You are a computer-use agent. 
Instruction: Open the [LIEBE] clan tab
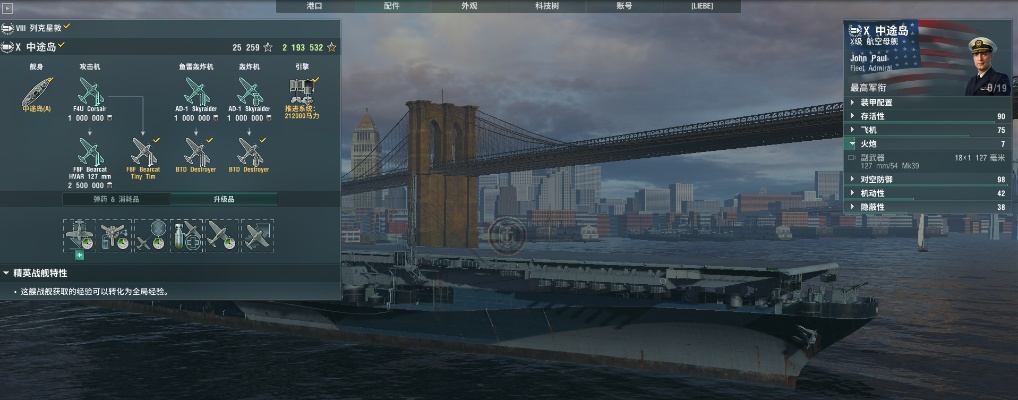(x=702, y=6)
